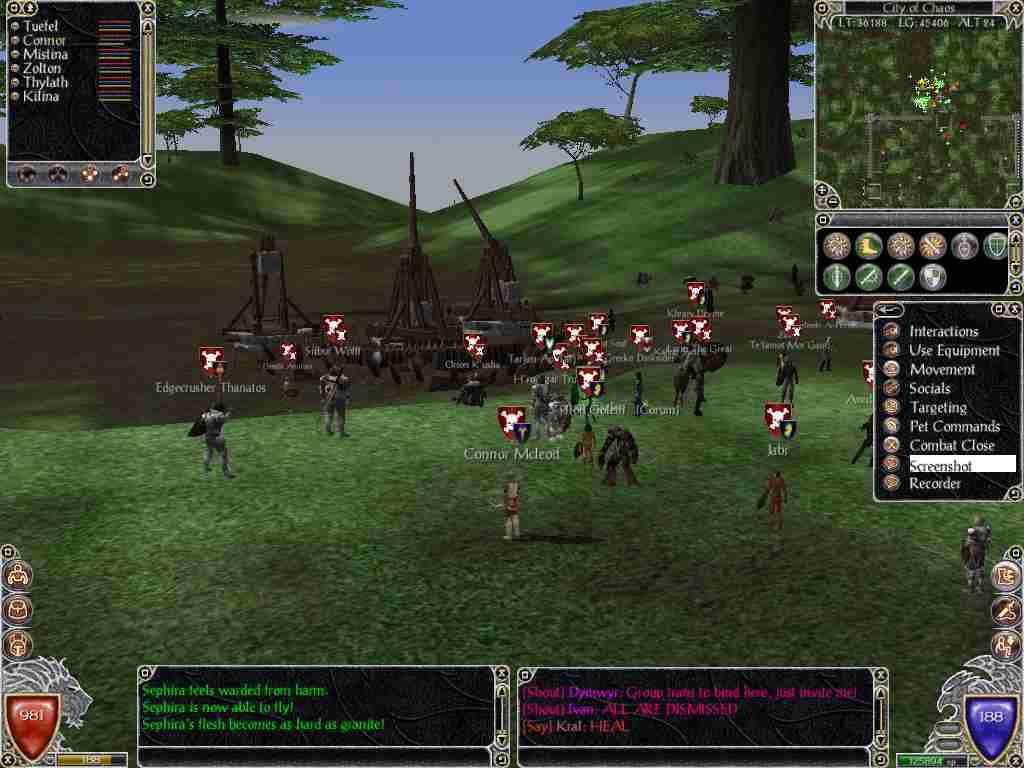Target group member Kilina

point(41,96)
